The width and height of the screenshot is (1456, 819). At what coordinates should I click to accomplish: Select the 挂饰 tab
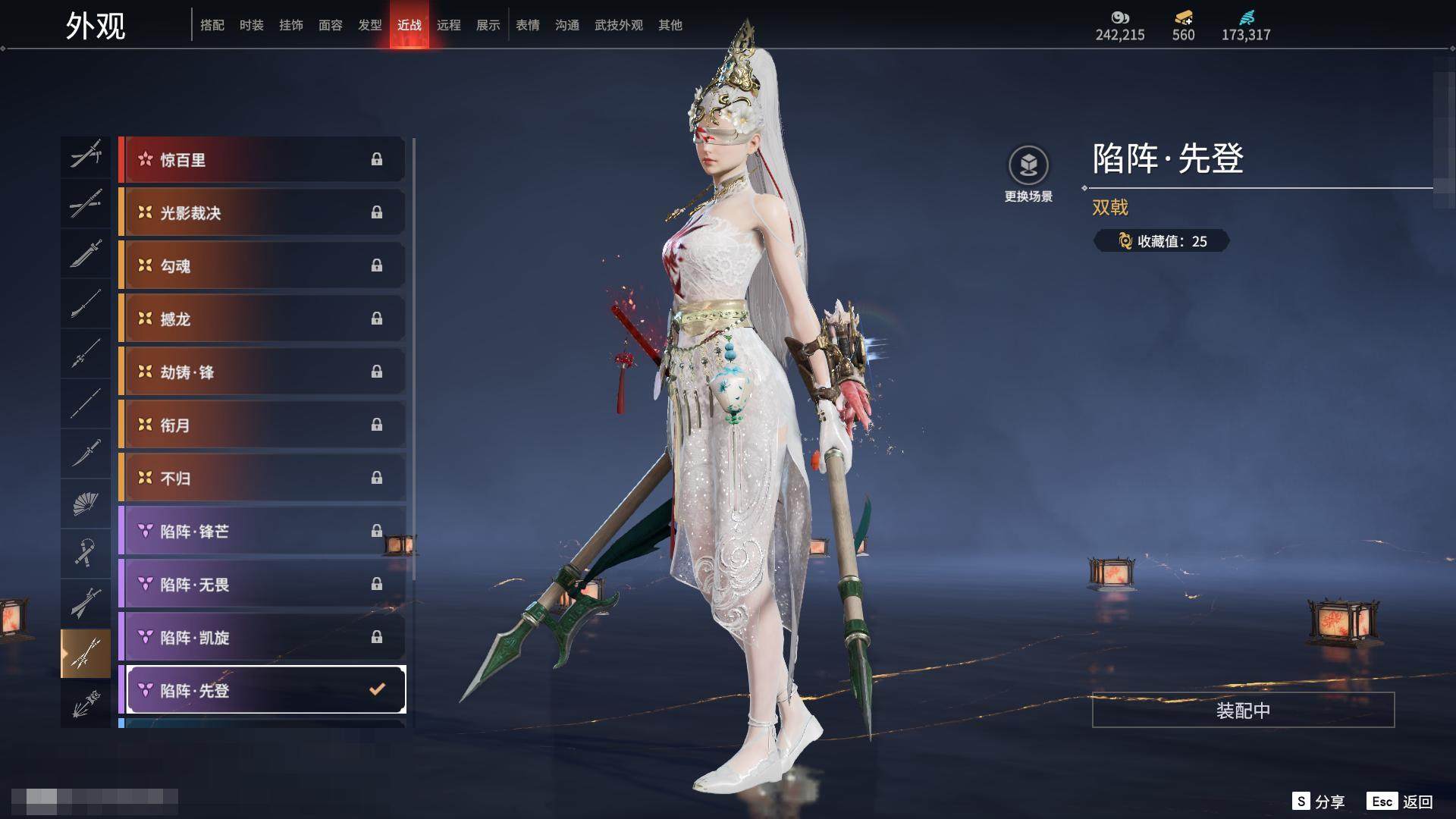[x=290, y=25]
